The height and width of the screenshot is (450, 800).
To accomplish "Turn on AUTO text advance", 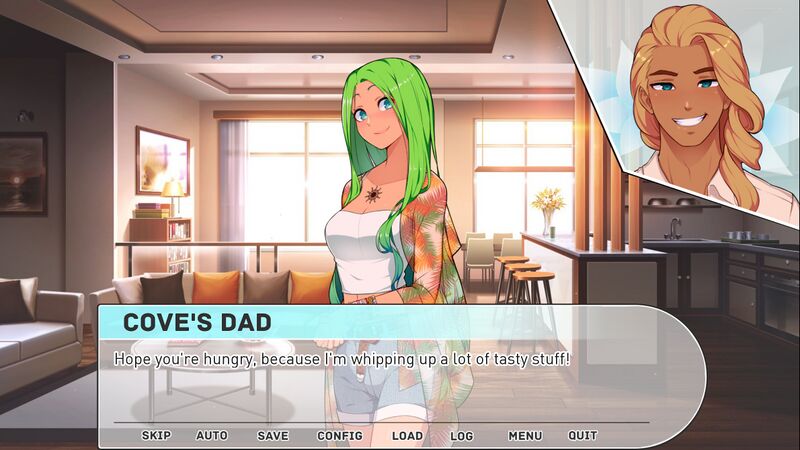I will (212, 436).
